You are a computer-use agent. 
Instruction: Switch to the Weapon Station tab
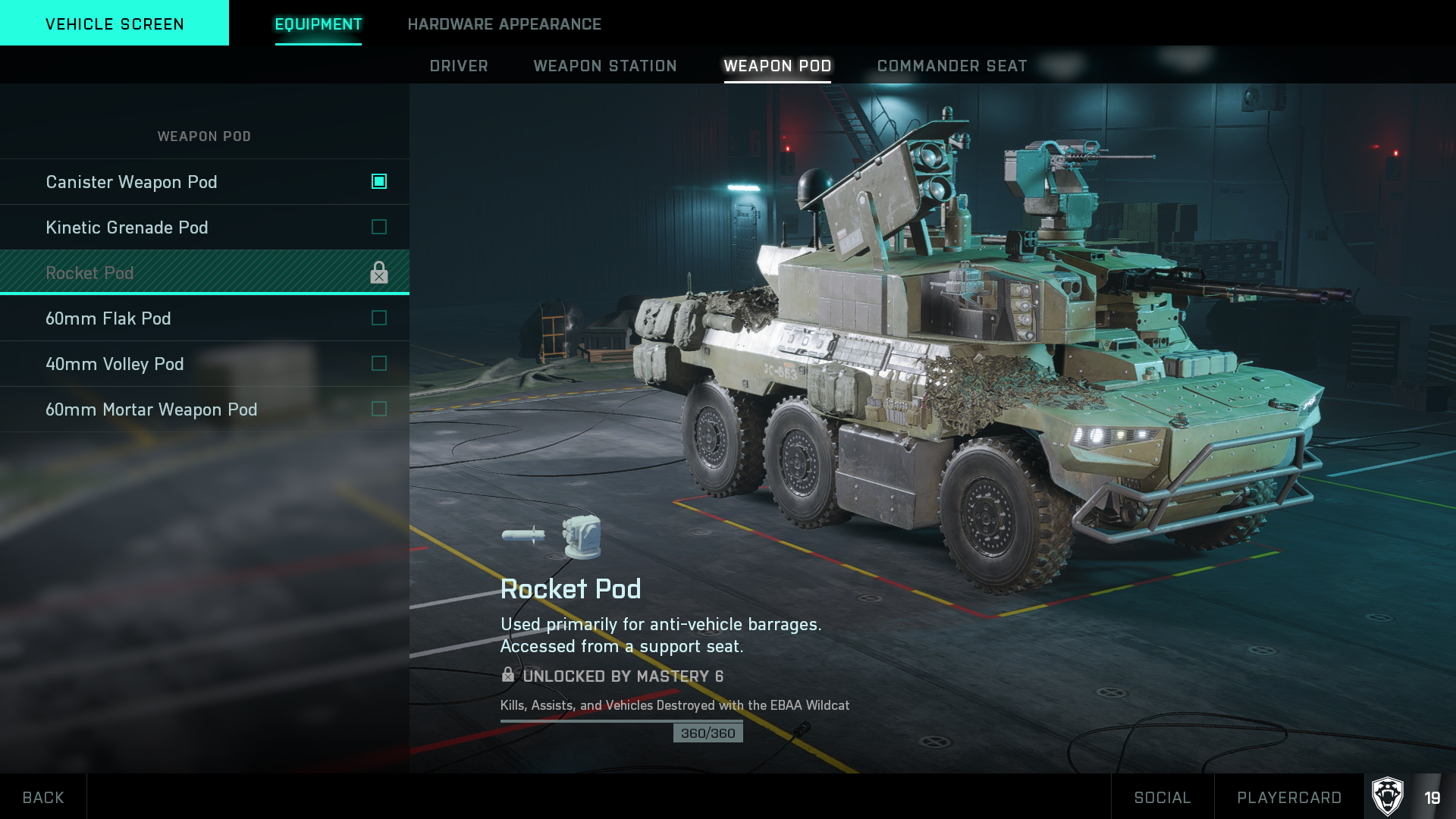[605, 66]
